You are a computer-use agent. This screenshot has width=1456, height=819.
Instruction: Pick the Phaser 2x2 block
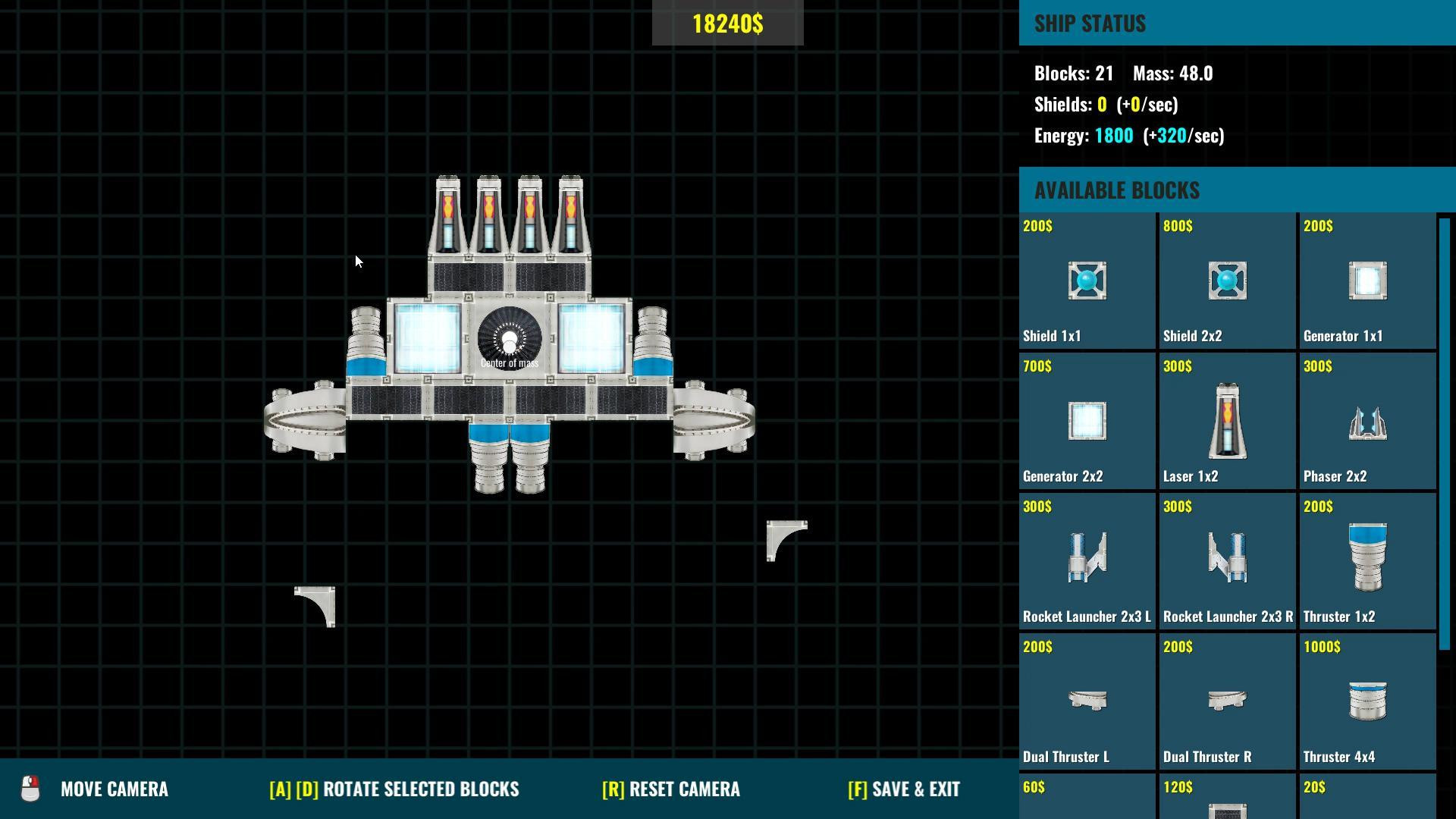[x=1367, y=421]
